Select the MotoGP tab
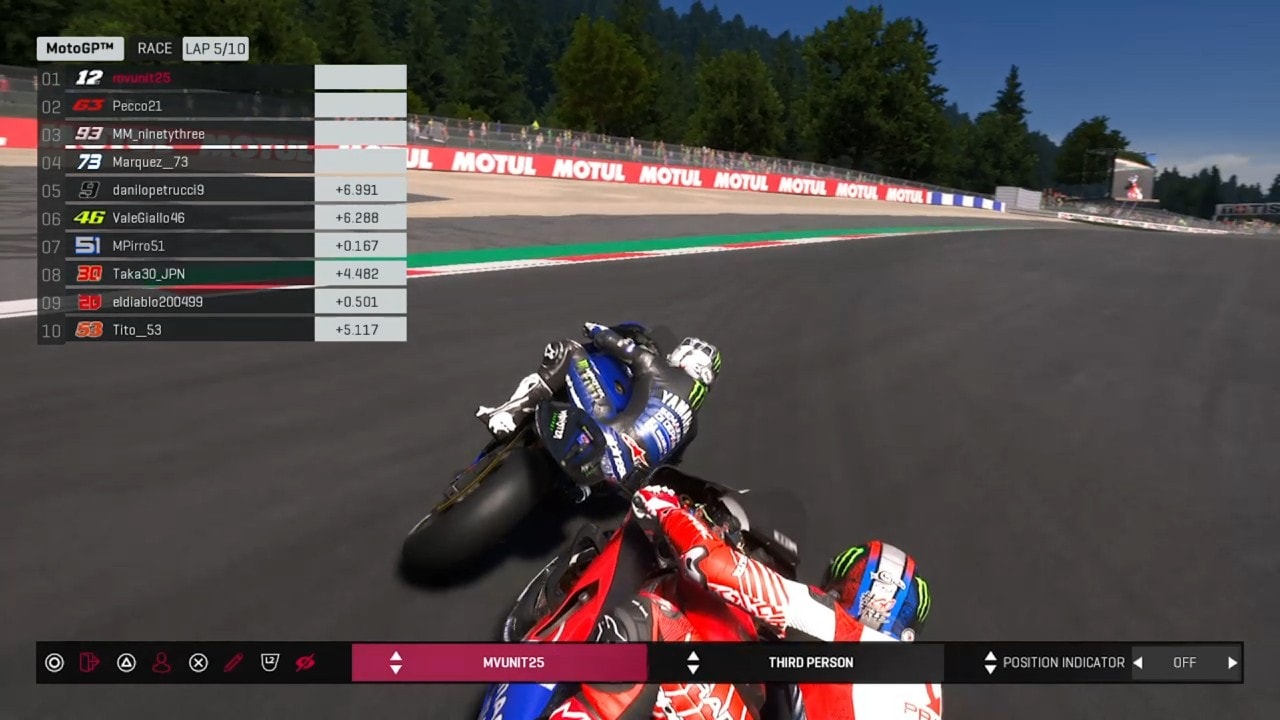This screenshot has width=1280, height=720. tap(77, 47)
